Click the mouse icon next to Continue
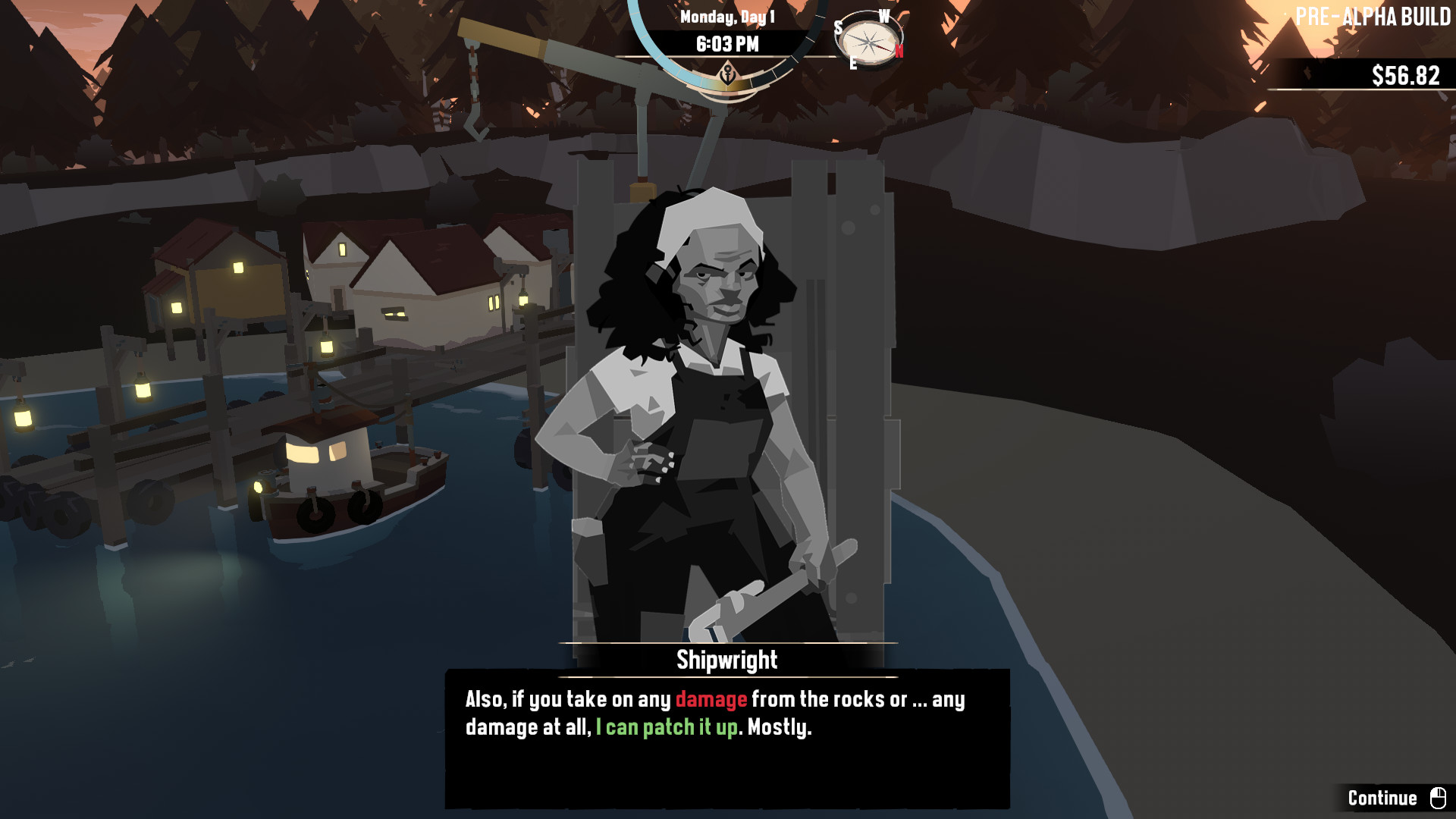1456x819 pixels. (1437, 798)
